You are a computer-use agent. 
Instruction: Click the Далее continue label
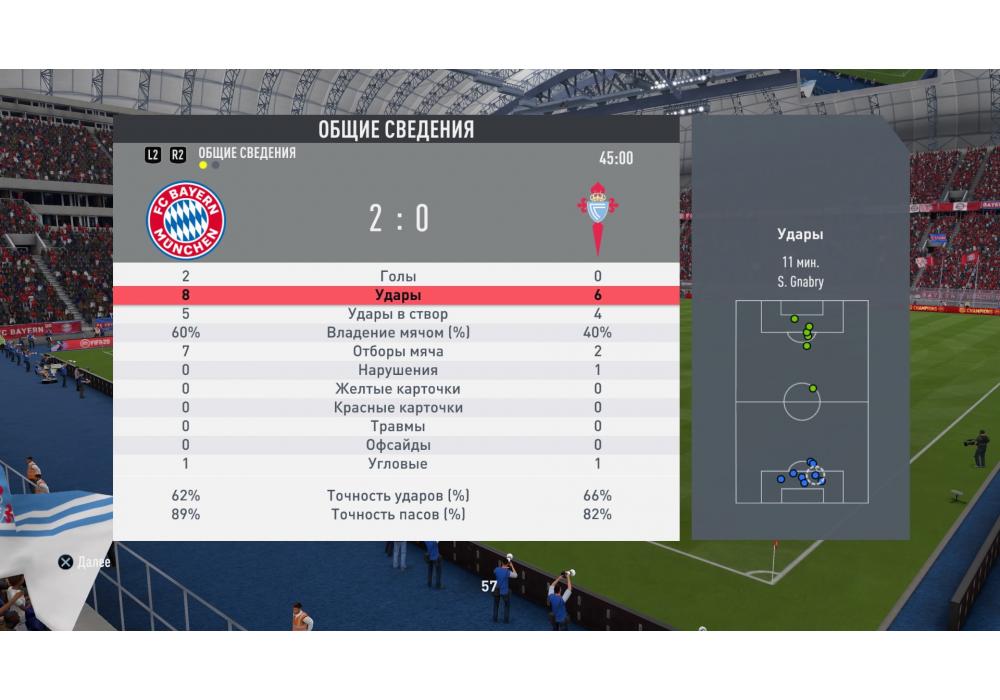tap(93, 562)
